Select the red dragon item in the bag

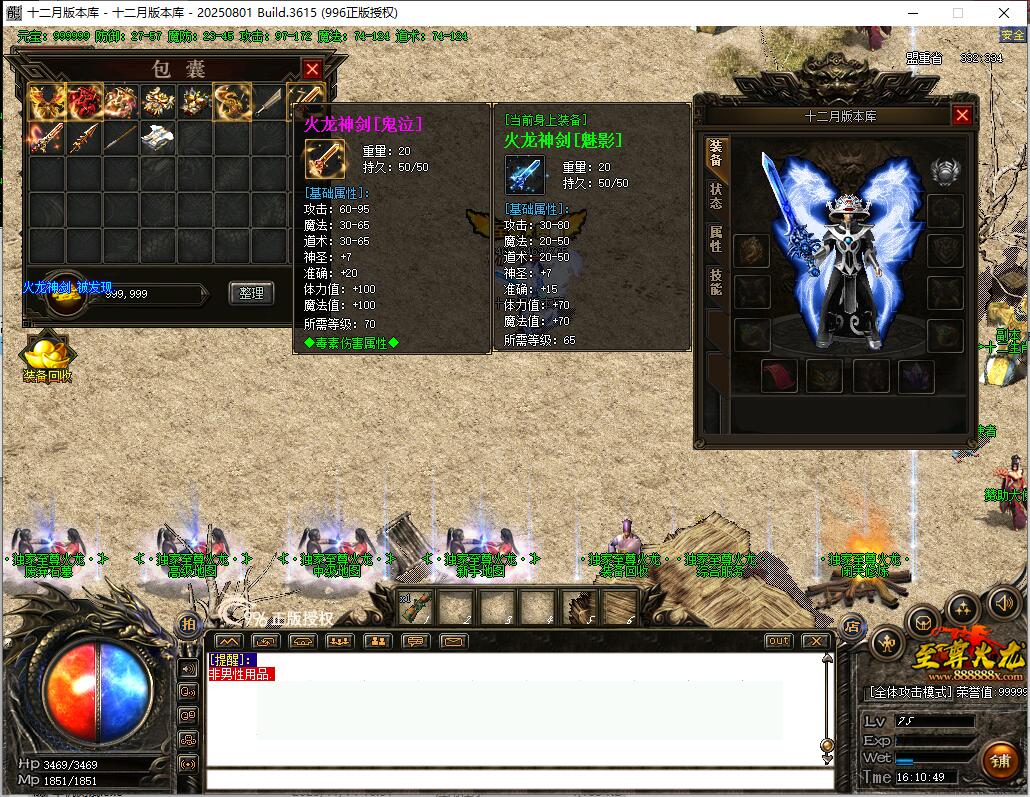84,100
